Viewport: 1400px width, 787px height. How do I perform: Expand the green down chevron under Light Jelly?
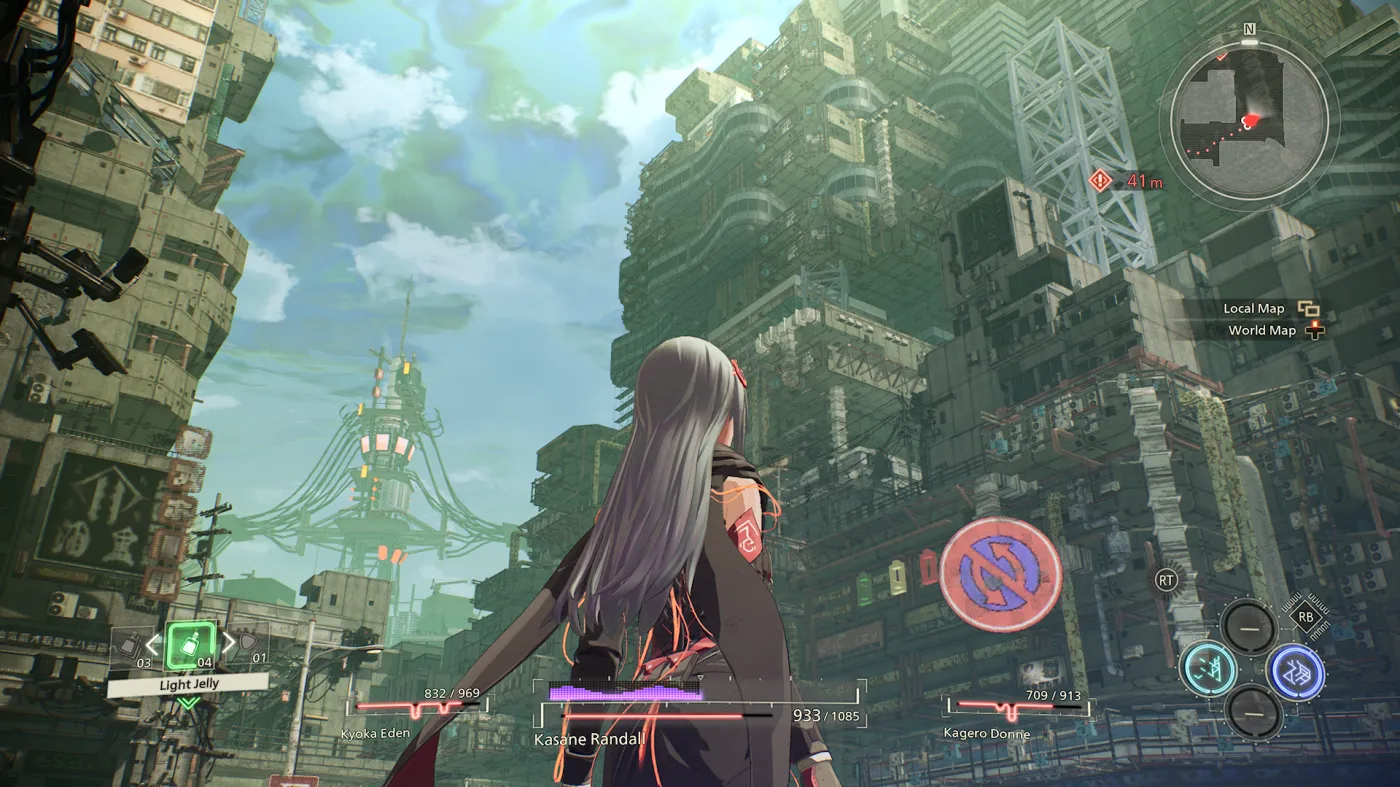[188, 703]
